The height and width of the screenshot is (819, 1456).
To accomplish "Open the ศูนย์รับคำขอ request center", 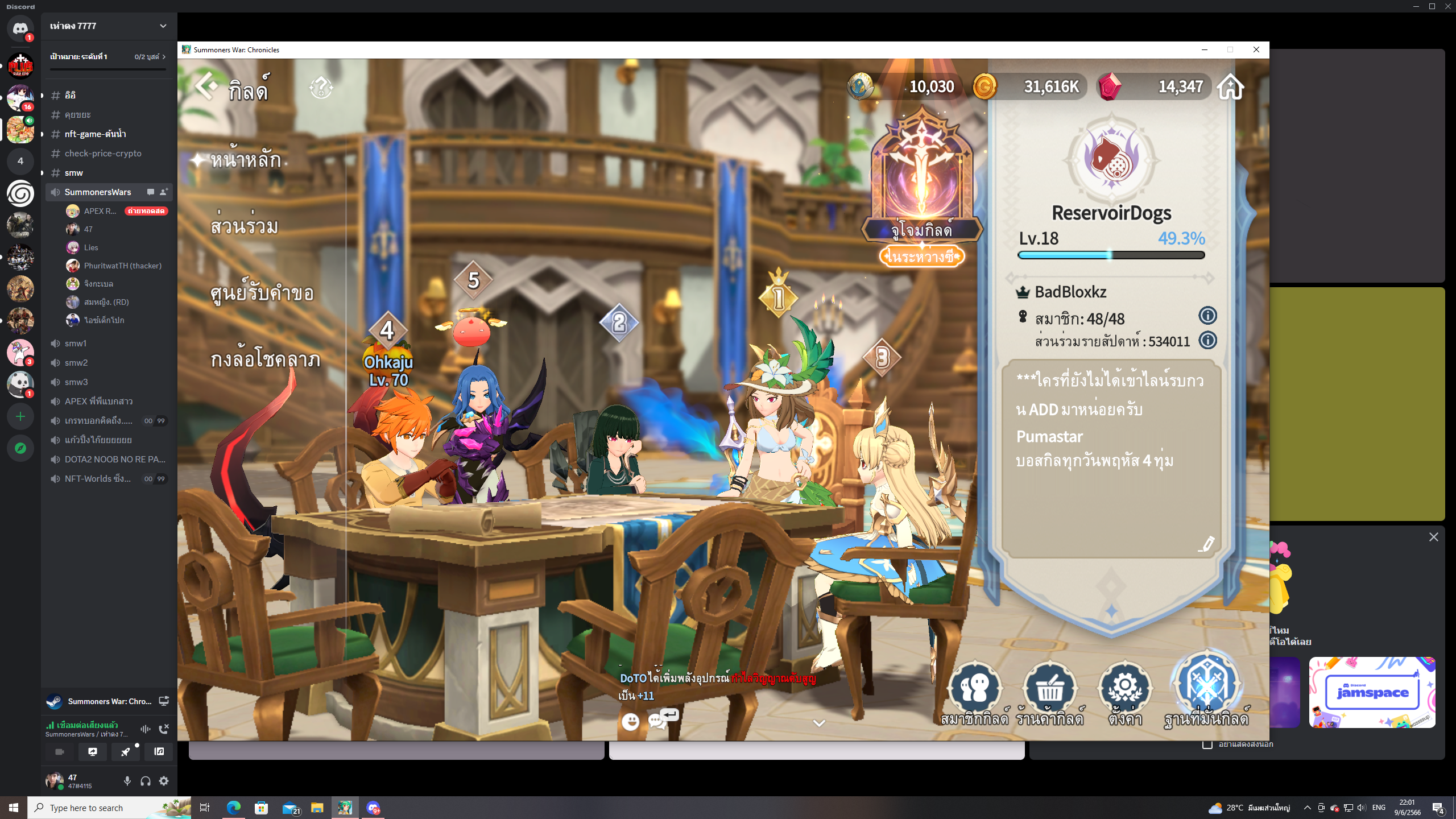I will pos(262,293).
